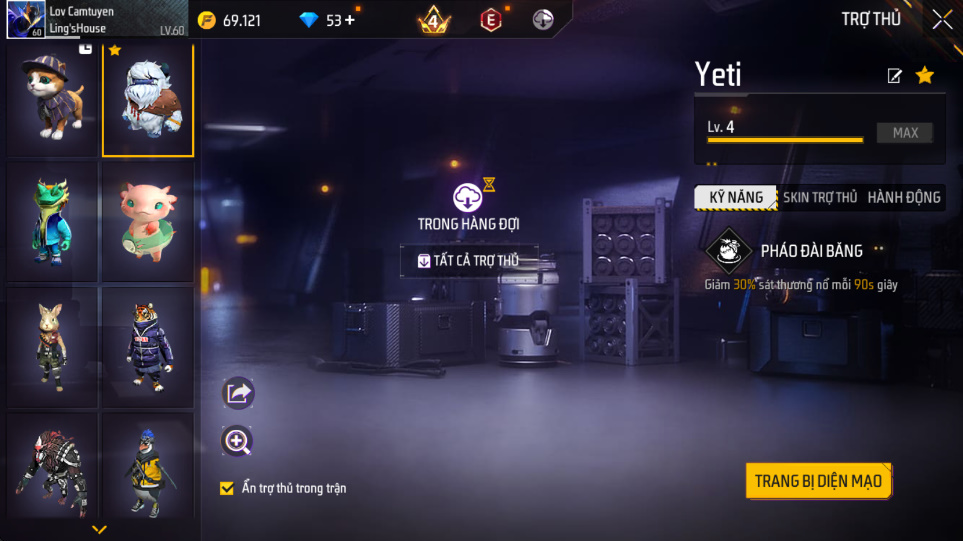Add diamonds with the plus button

click(349, 20)
